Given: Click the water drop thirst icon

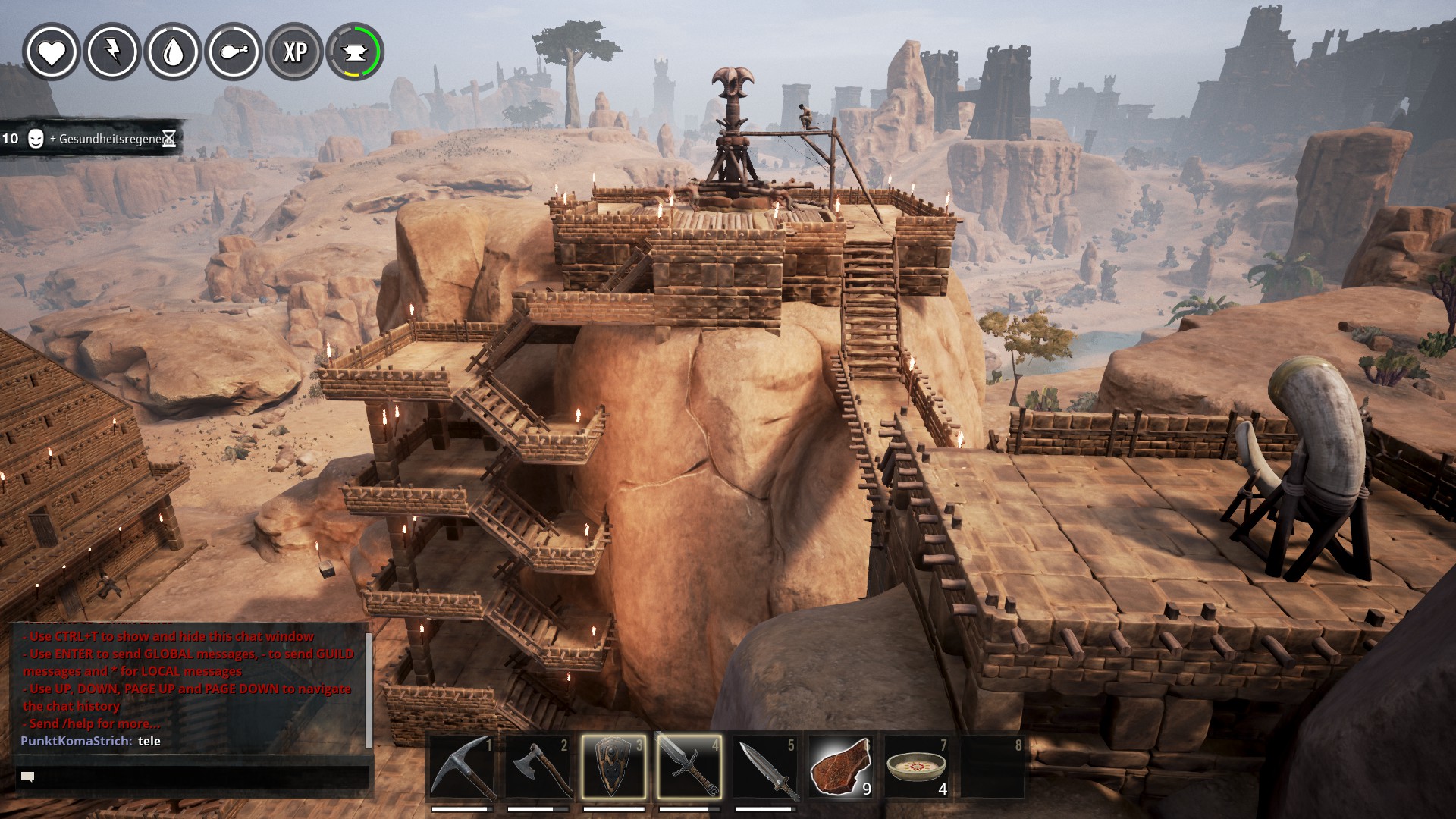Looking at the screenshot, I should (x=174, y=52).
